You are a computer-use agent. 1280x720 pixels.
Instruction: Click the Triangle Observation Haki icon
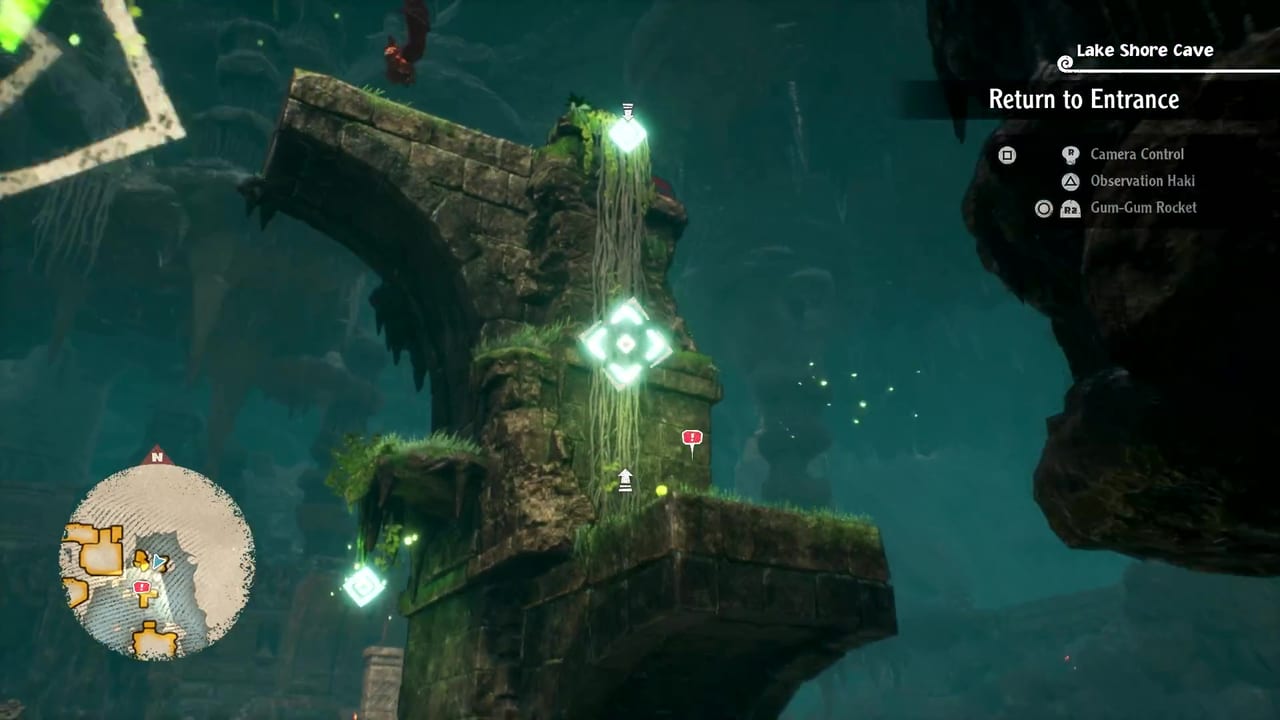click(x=1071, y=181)
